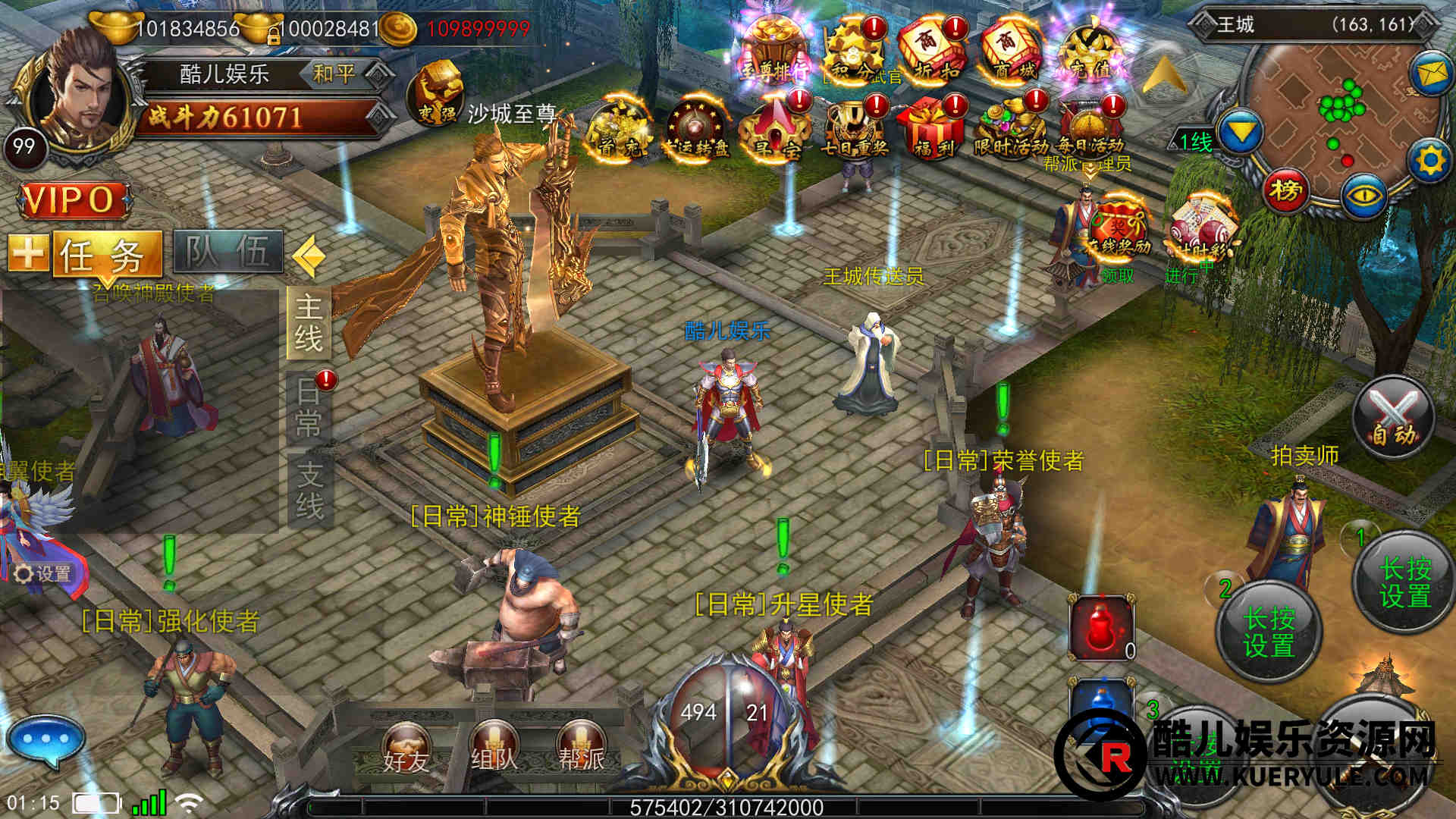Open the 福利 gift box rewards
1456x819 pixels.
tap(932, 127)
